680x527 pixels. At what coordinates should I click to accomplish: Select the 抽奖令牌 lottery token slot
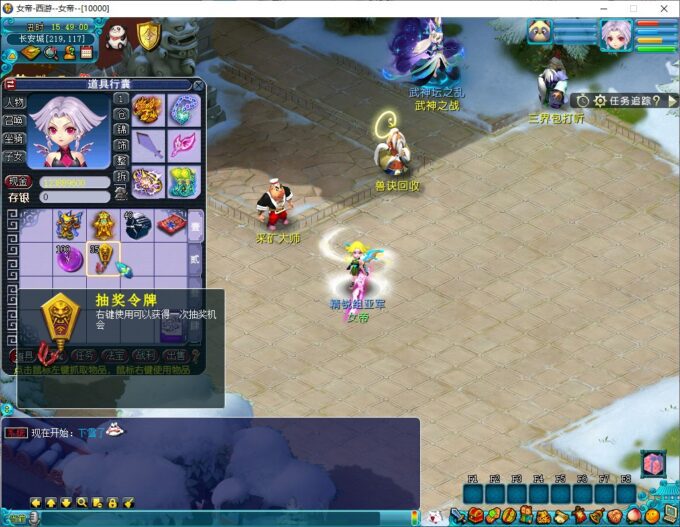click(103, 258)
